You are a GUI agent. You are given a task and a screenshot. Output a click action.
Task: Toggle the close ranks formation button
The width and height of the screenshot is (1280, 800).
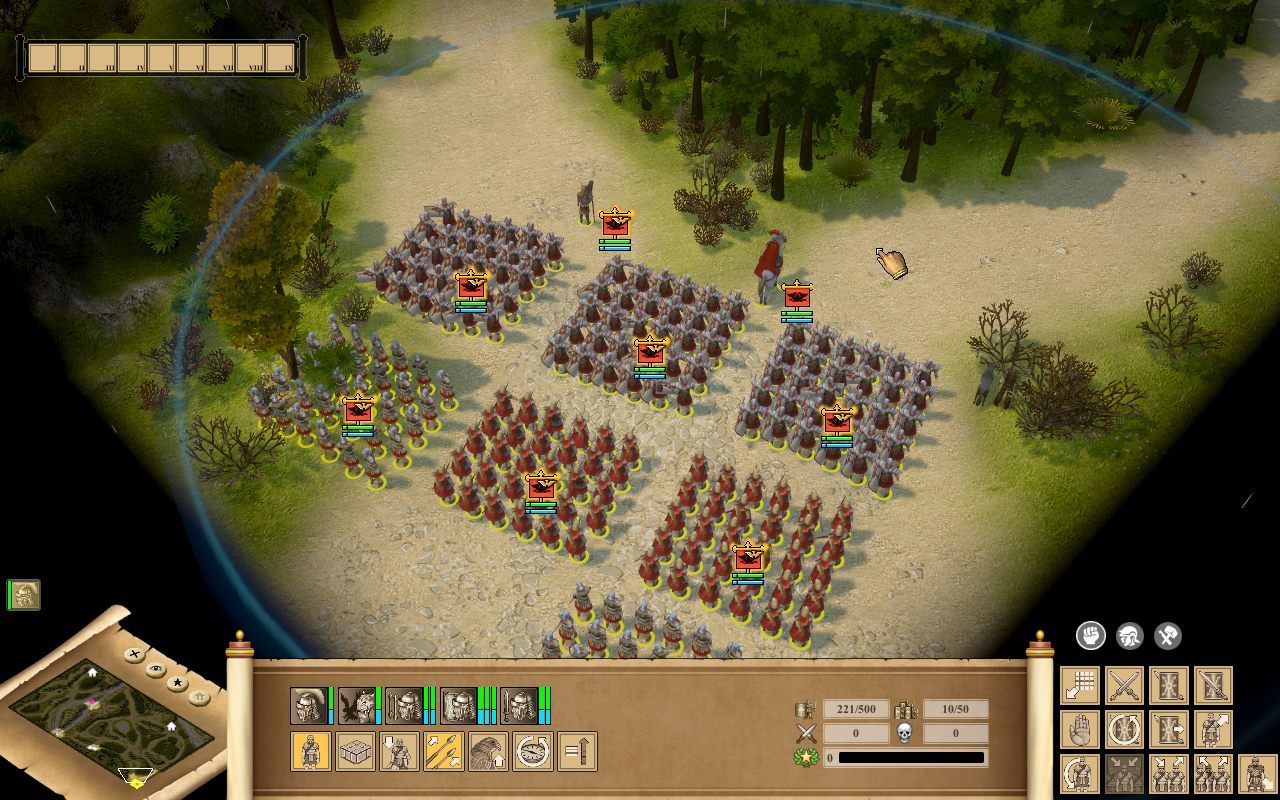click(1123, 774)
